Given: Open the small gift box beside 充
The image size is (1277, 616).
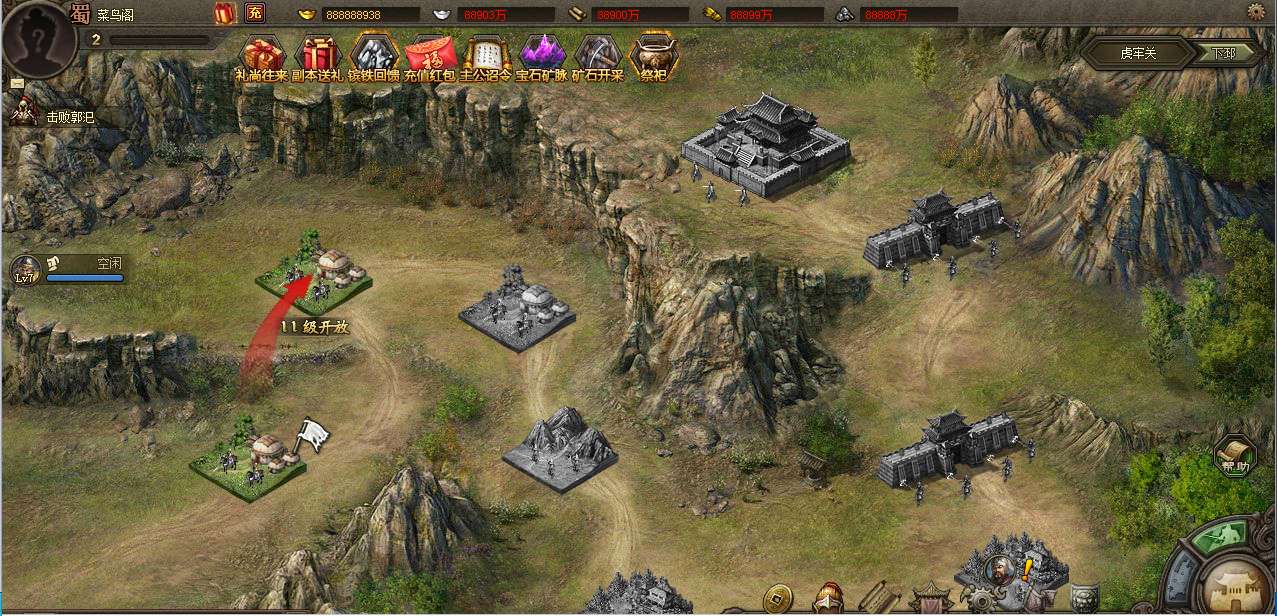Looking at the screenshot, I should pyautogui.click(x=224, y=14).
